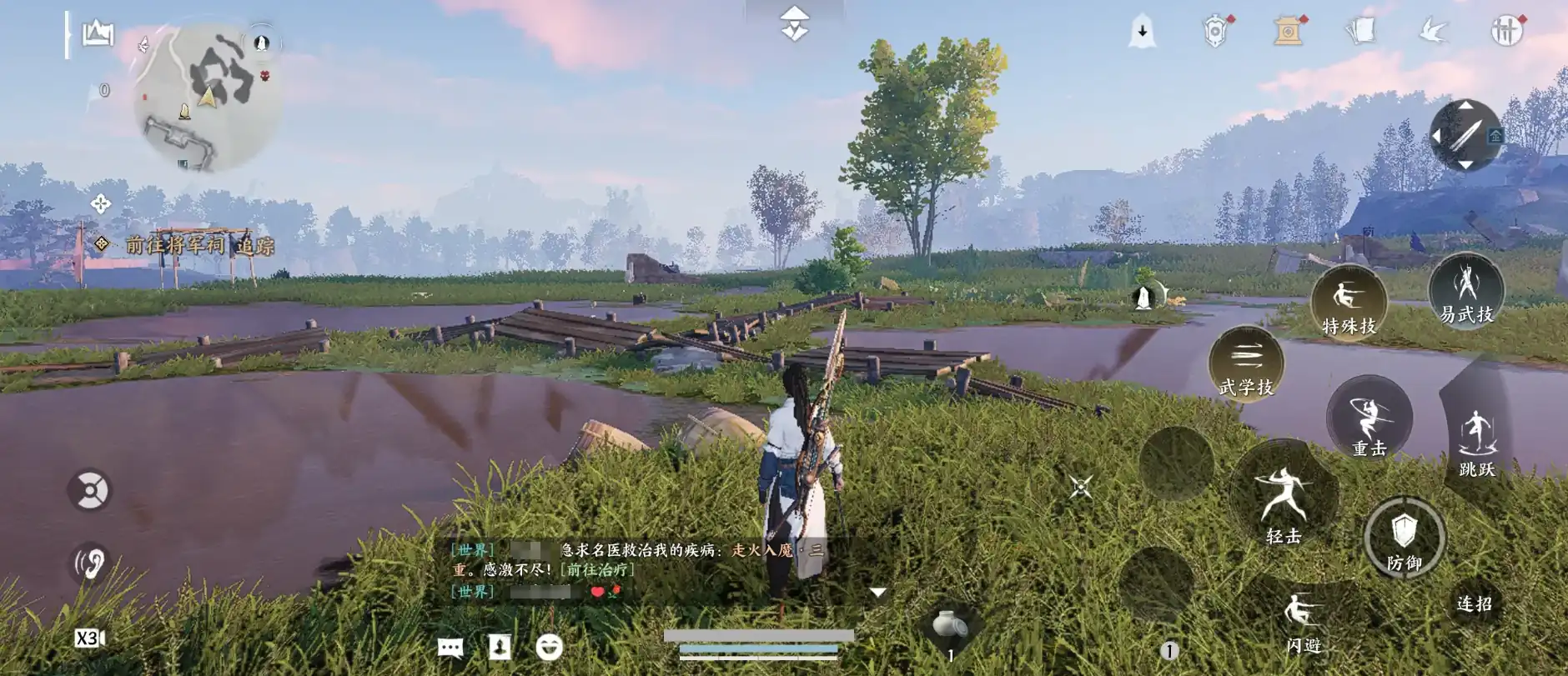Screen dimensions: 1568x676
Task: Click the 前往治疗 link in world chat
Action: point(597,569)
